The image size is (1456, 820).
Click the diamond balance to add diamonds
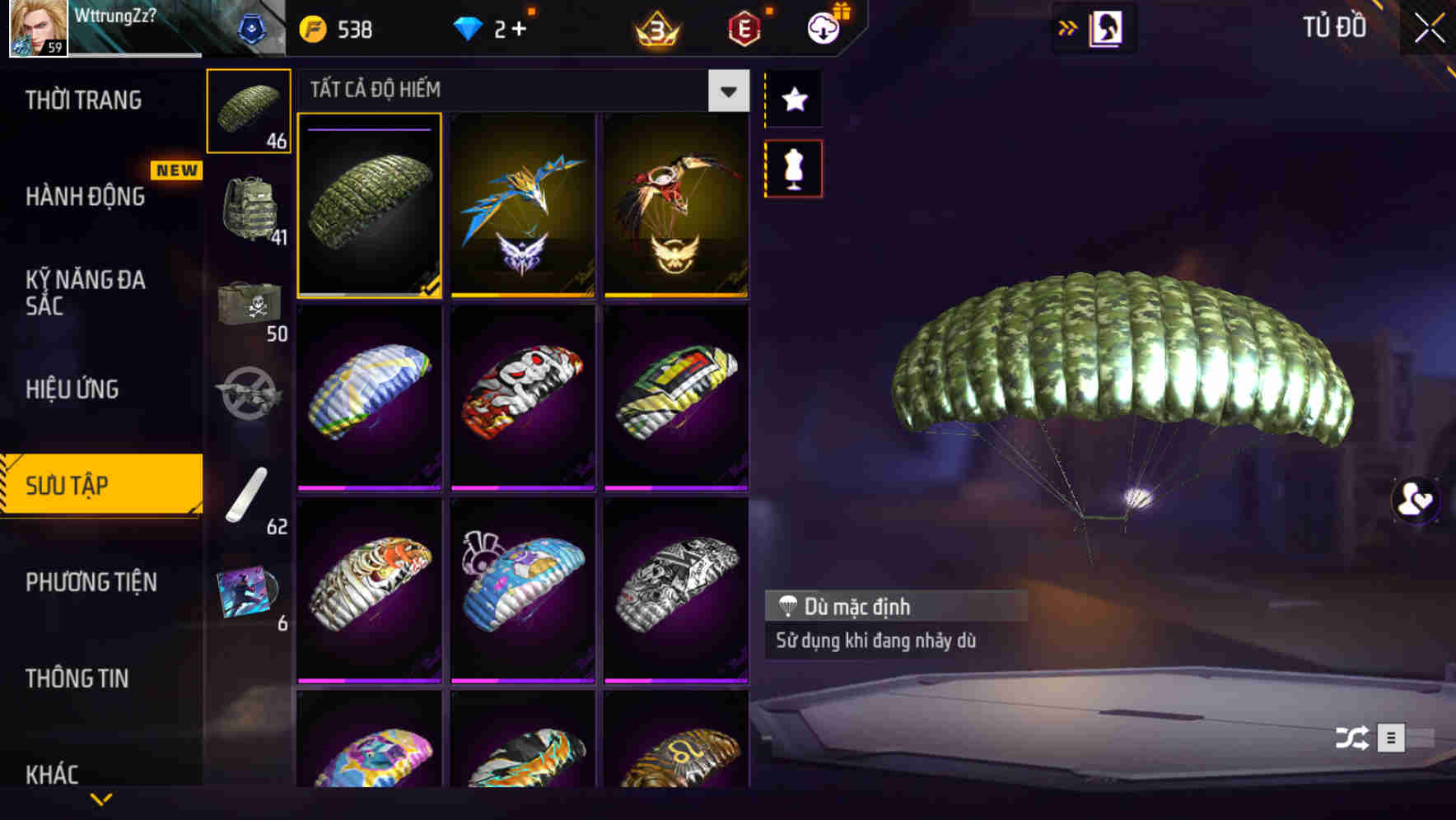tap(494, 27)
